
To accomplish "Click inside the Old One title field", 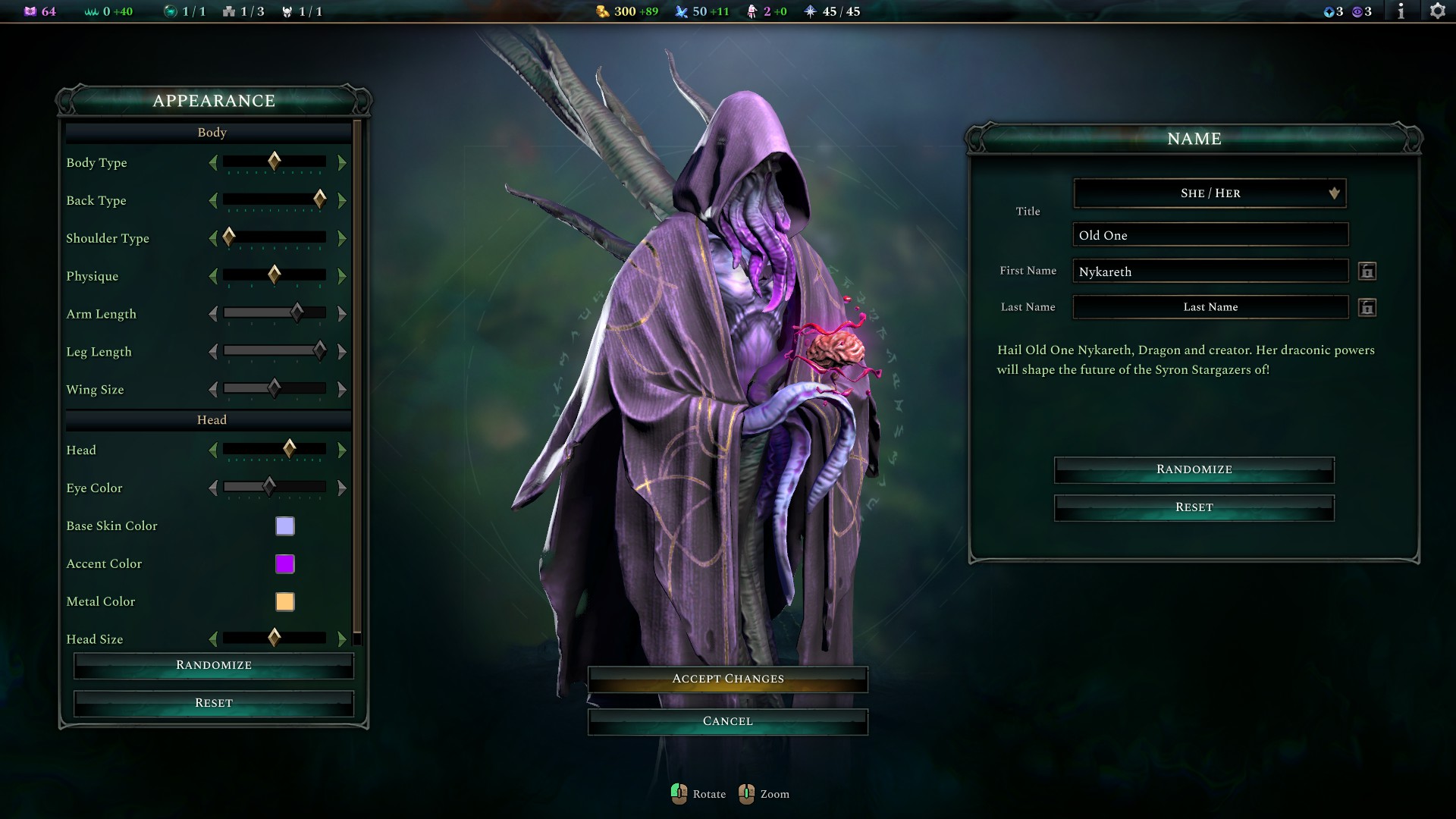I will 1209,235.
